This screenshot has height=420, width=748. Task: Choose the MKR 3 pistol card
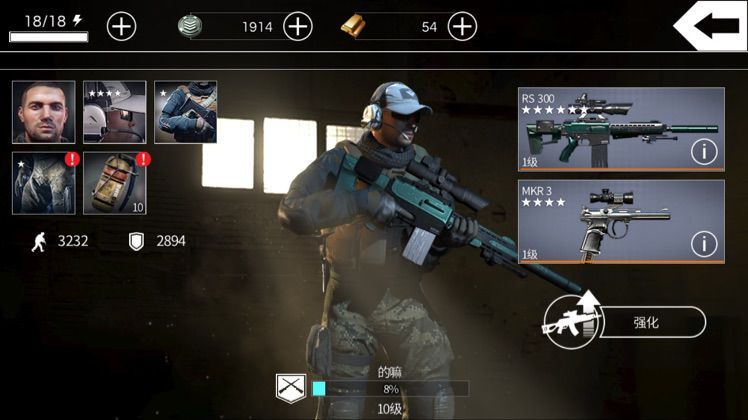click(x=600, y=220)
